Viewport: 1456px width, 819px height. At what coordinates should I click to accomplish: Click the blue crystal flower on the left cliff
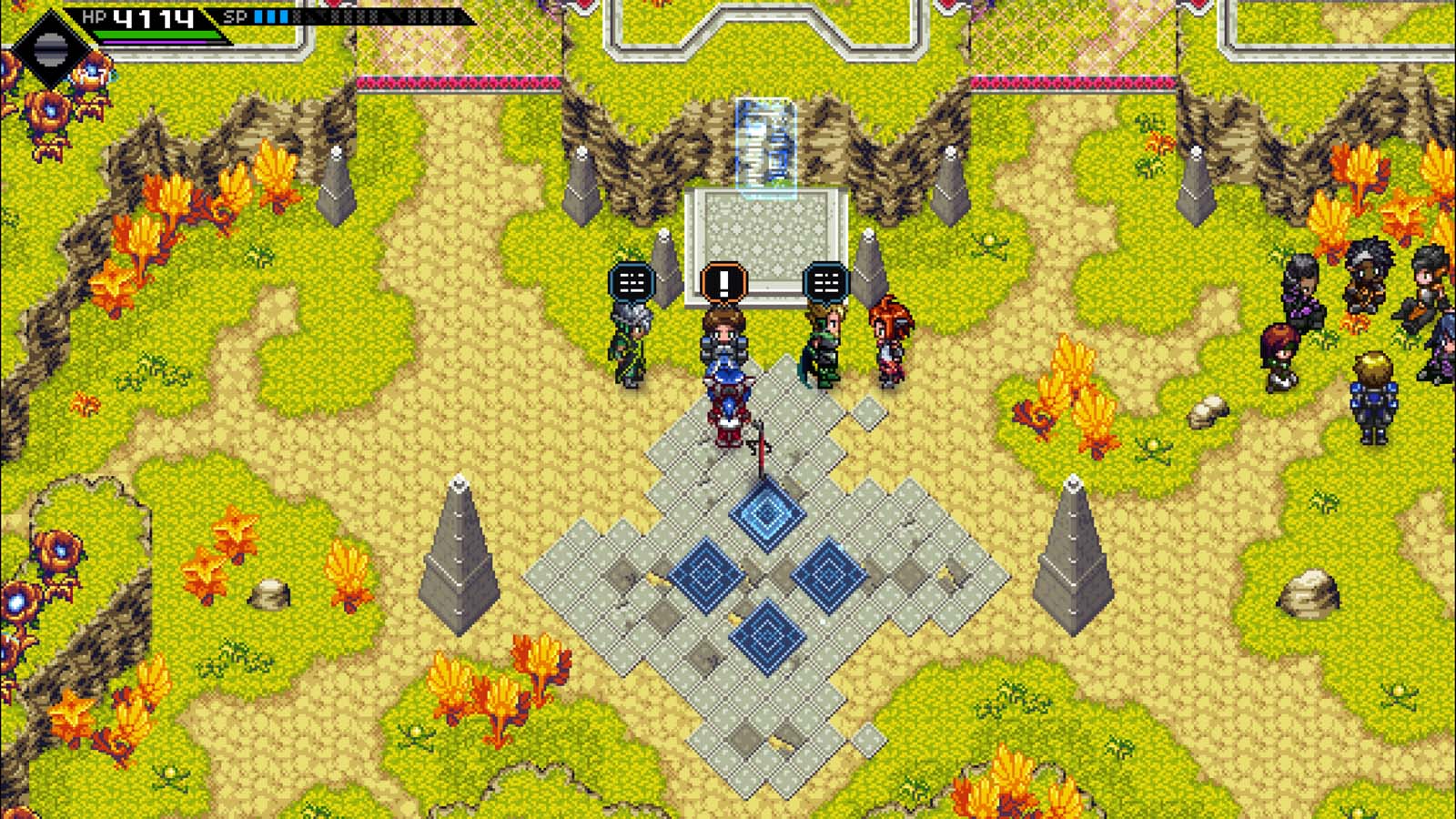click(x=16, y=600)
